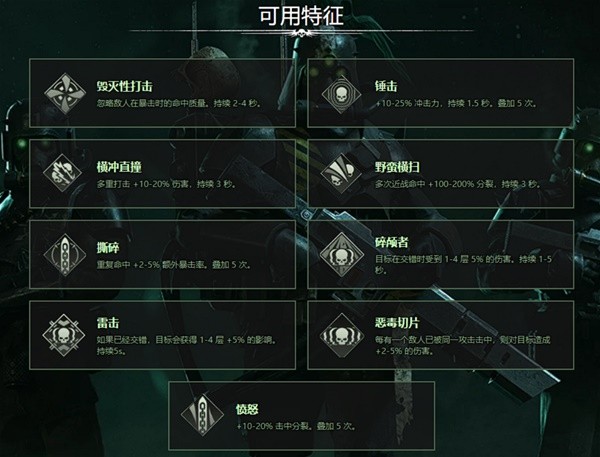The image size is (600, 457).
Task: Choose the 撕碎 trait card
Action: 162,255
